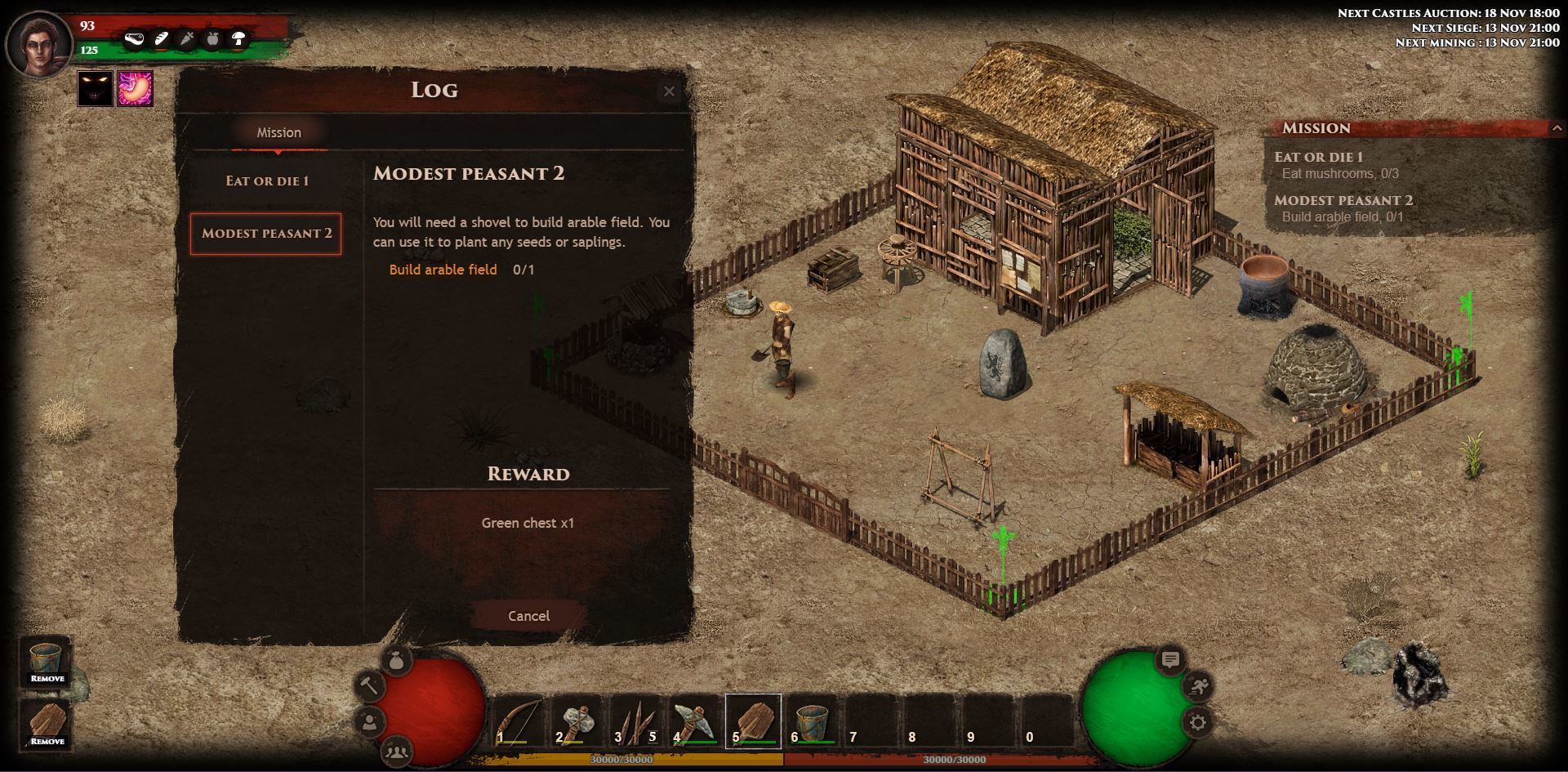Collapse the Mission tracker panel
Viewport: 1568px width, 772px height.
pos(1557,128)
